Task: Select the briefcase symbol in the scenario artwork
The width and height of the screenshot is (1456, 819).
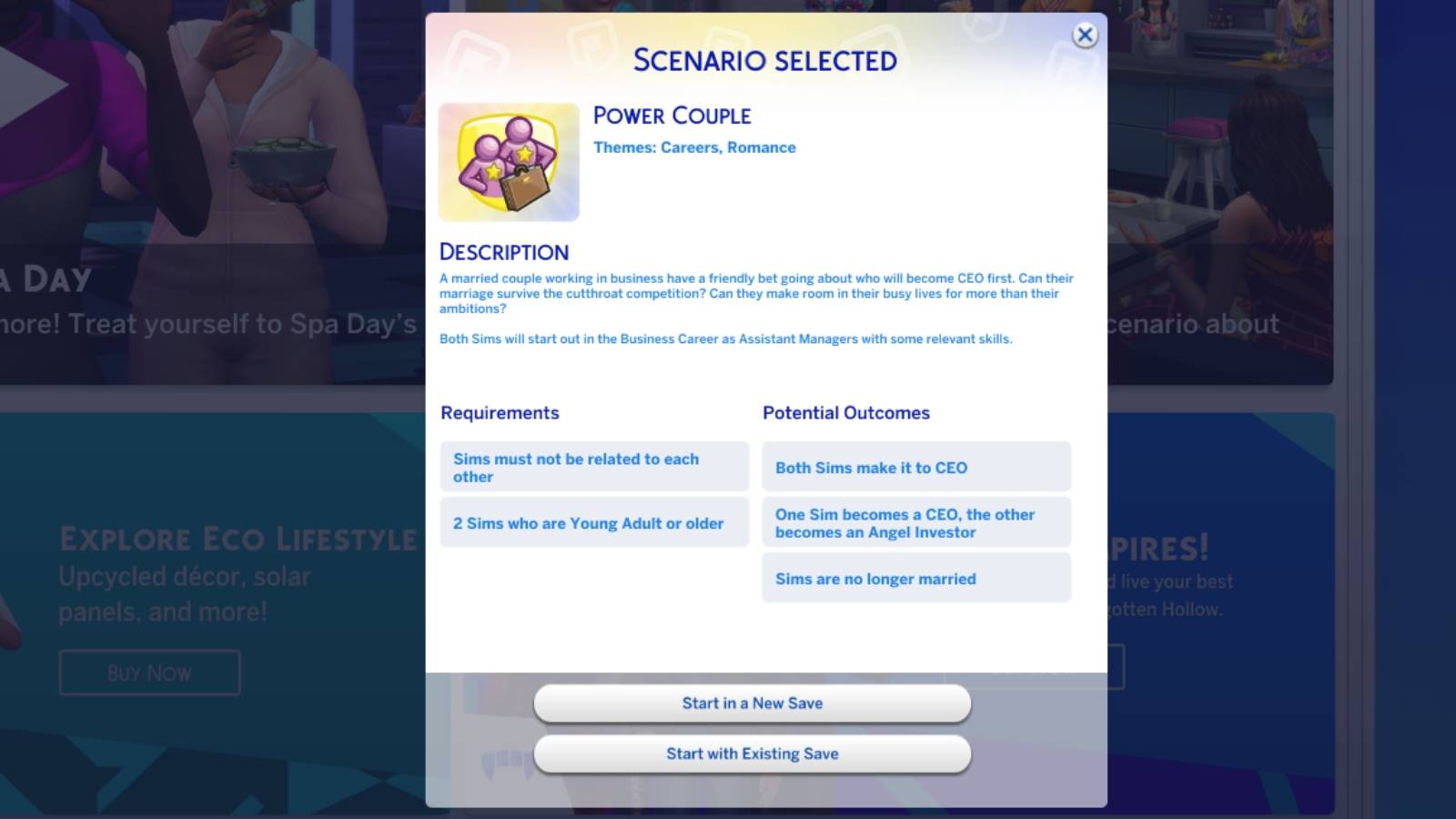Action: (525, 188)
